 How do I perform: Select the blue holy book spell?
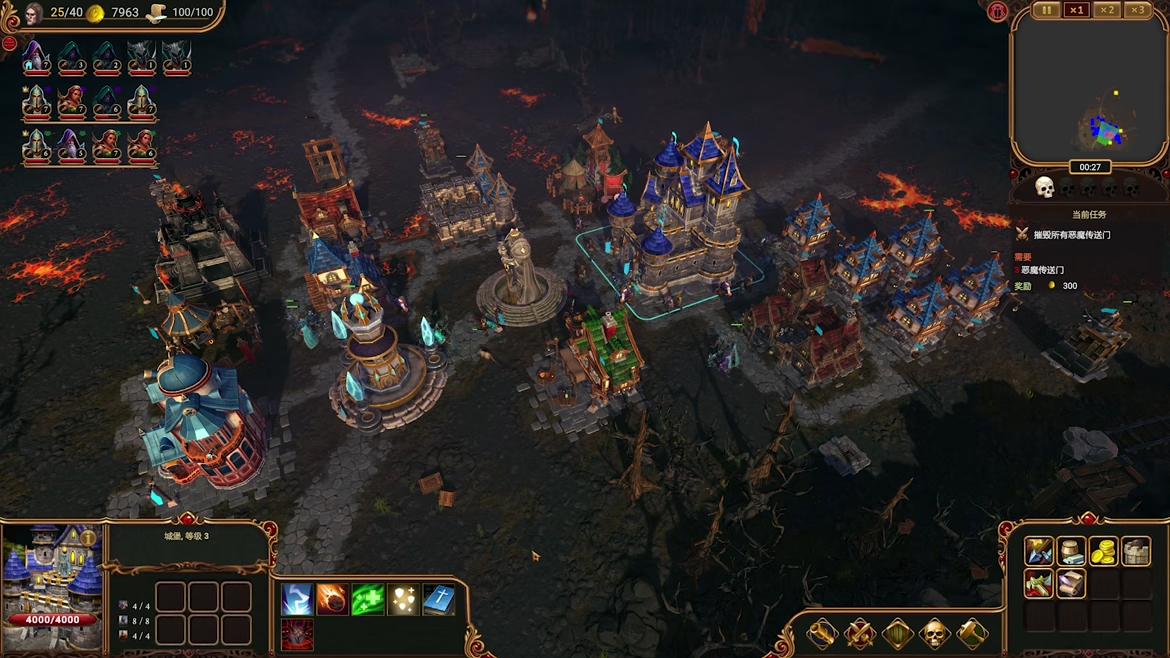[x=438, y=599]
